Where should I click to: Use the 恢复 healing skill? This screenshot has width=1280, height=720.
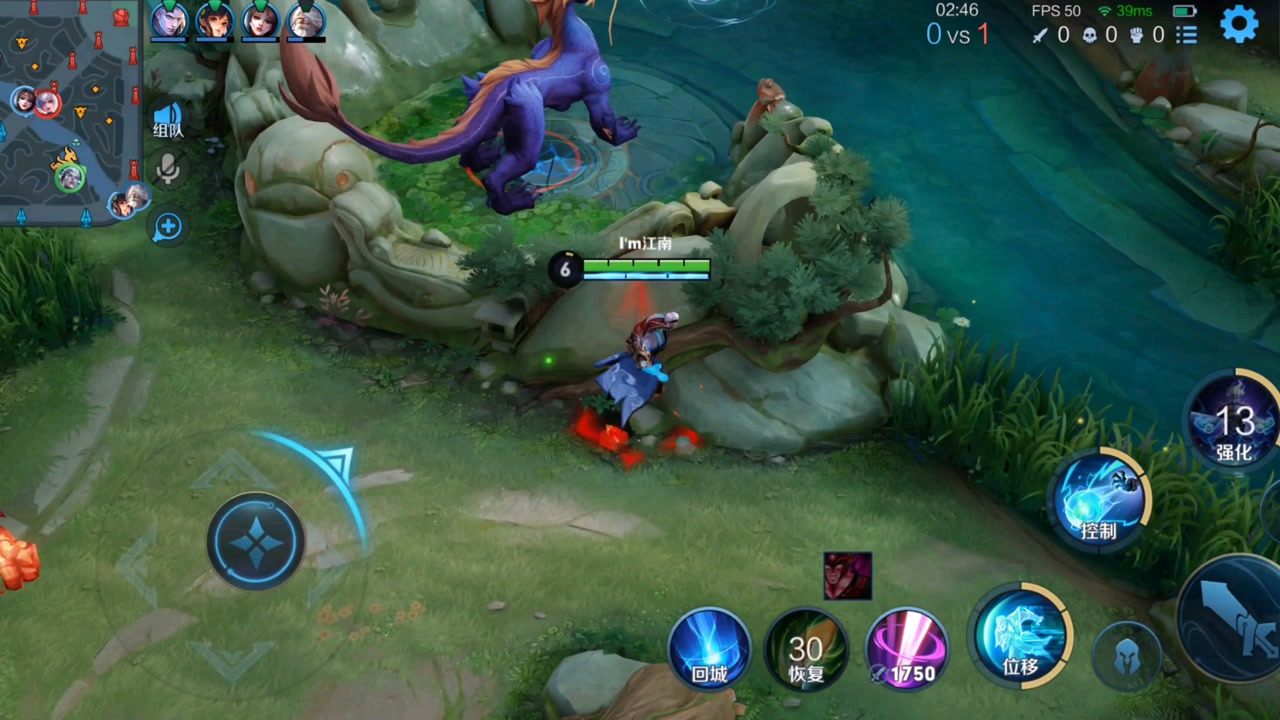tap(806, 651)
